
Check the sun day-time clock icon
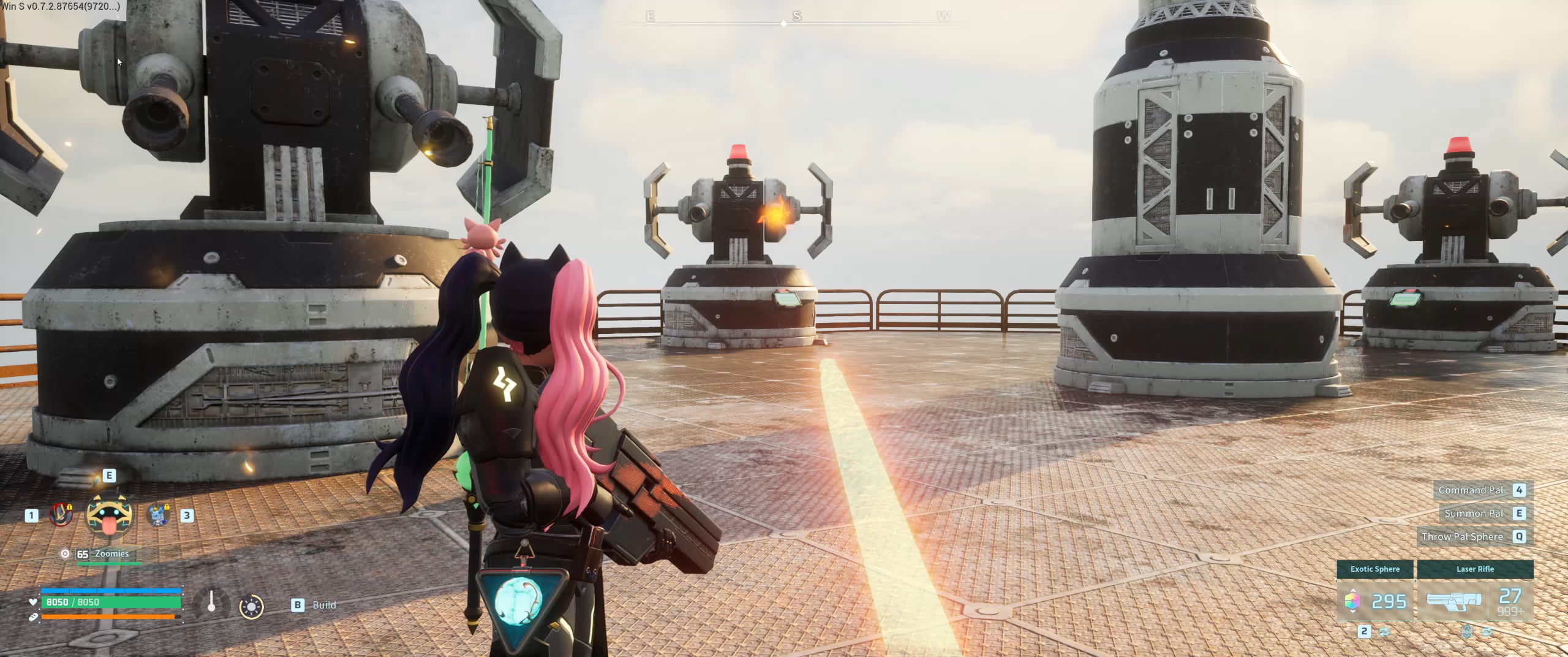tap(251, 607)
